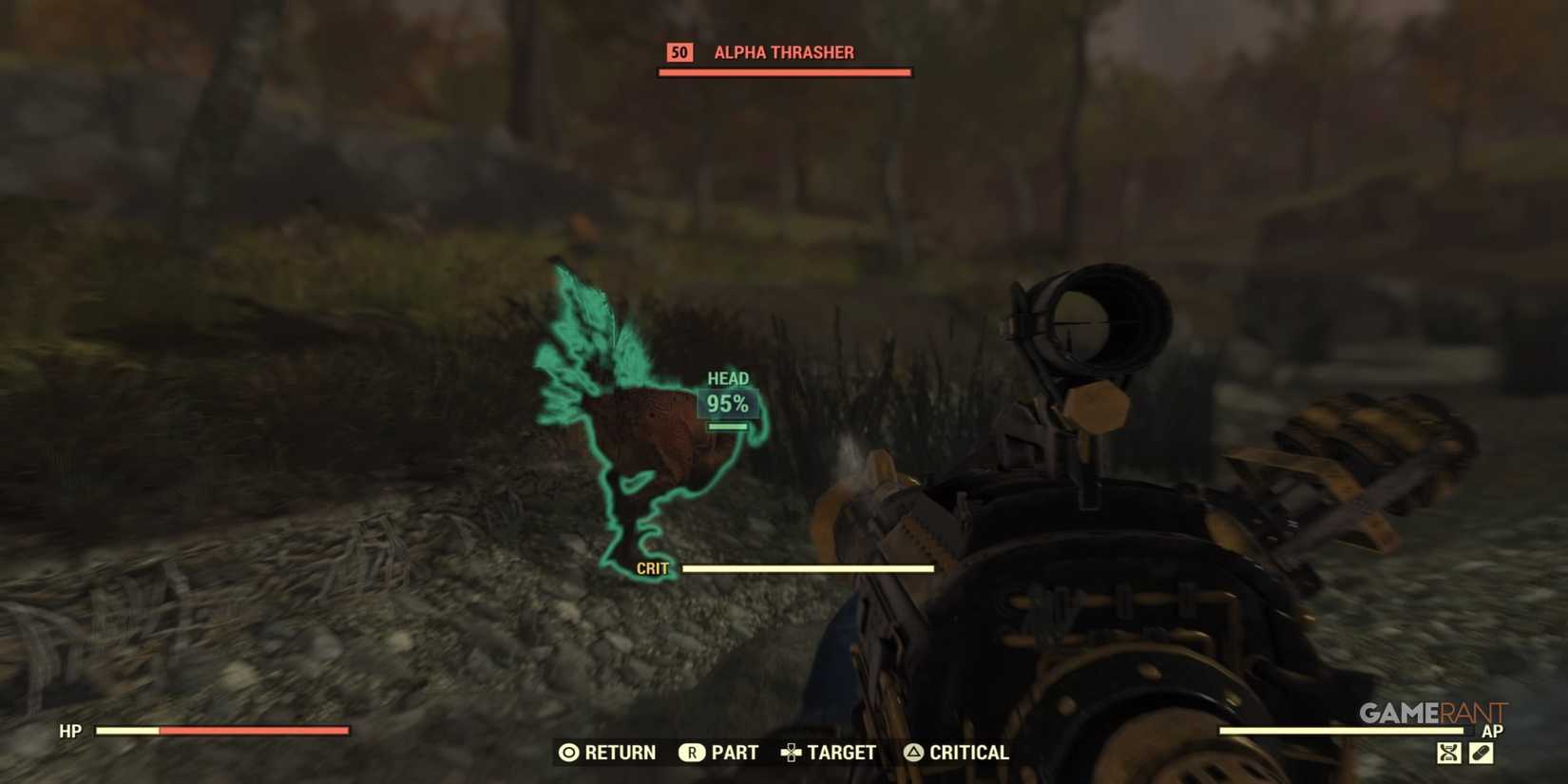Toggle the 95% hit chance indicator
This screenshot has height=784, width=1568.
point(727,403)
